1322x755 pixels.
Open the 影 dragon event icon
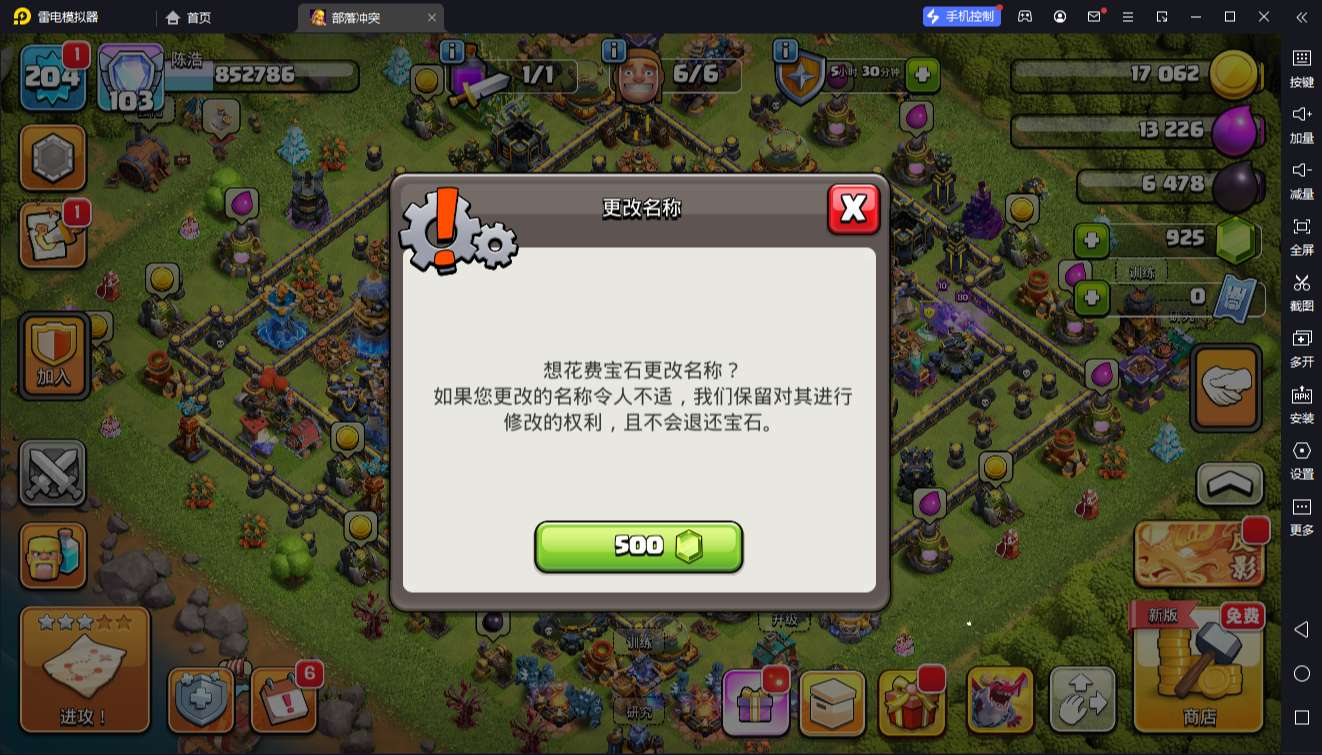[x=1197, y=551]
